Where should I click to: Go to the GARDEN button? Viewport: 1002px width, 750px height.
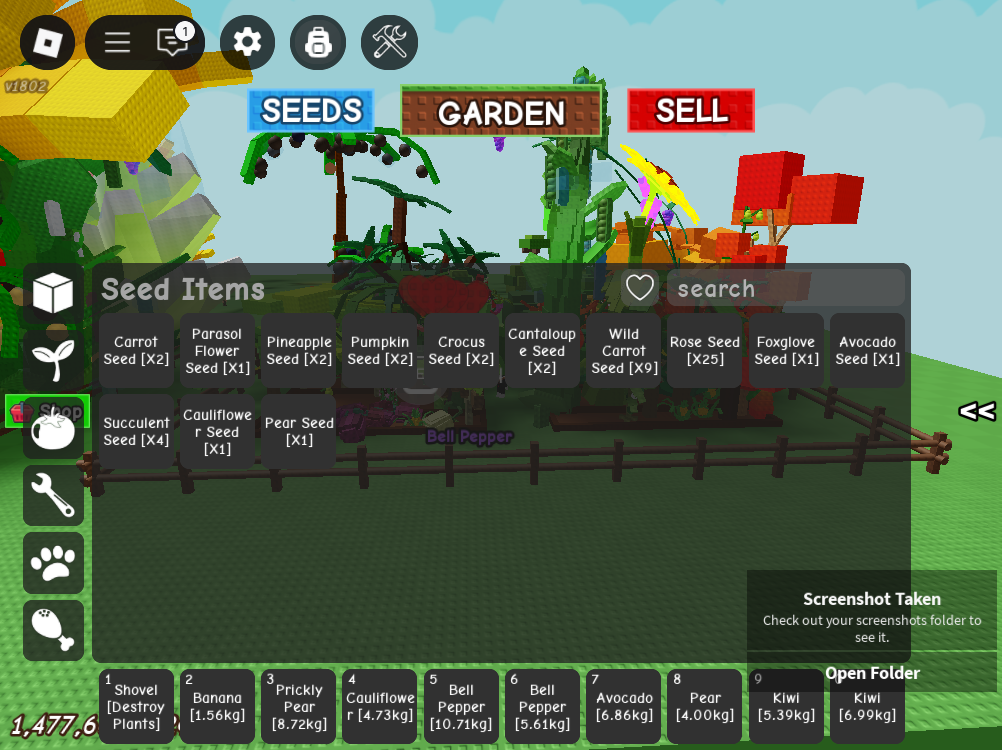501,112
